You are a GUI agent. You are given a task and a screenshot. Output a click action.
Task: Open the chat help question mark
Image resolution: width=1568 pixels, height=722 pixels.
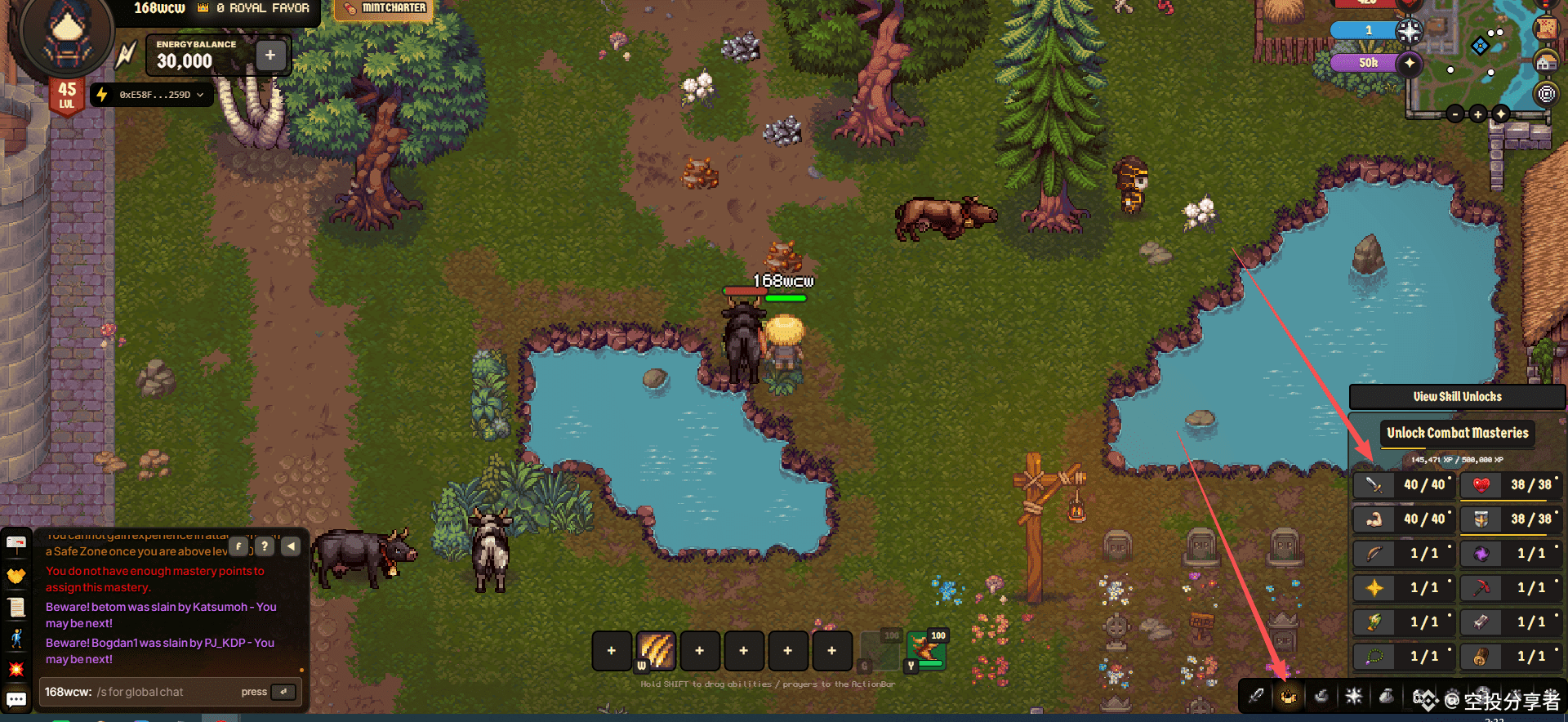tap(265, 546)
